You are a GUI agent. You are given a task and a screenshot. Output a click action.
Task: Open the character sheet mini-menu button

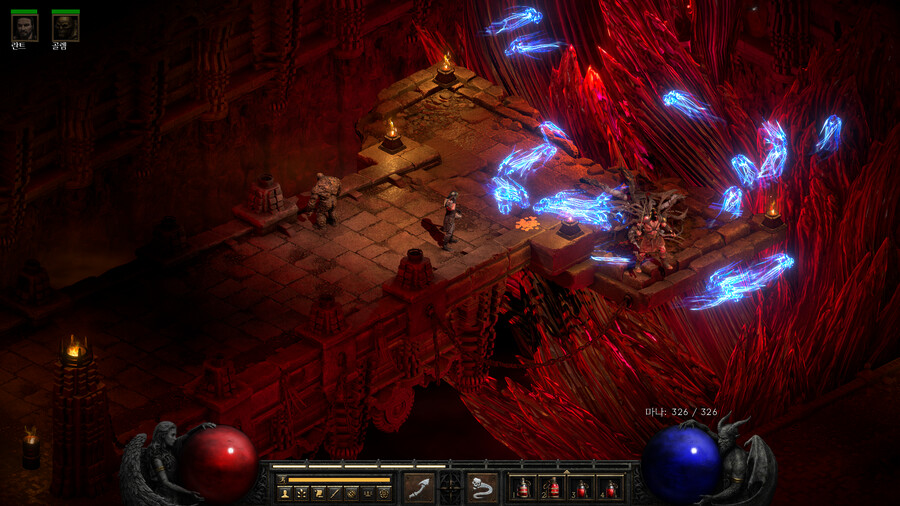point(284,493)
